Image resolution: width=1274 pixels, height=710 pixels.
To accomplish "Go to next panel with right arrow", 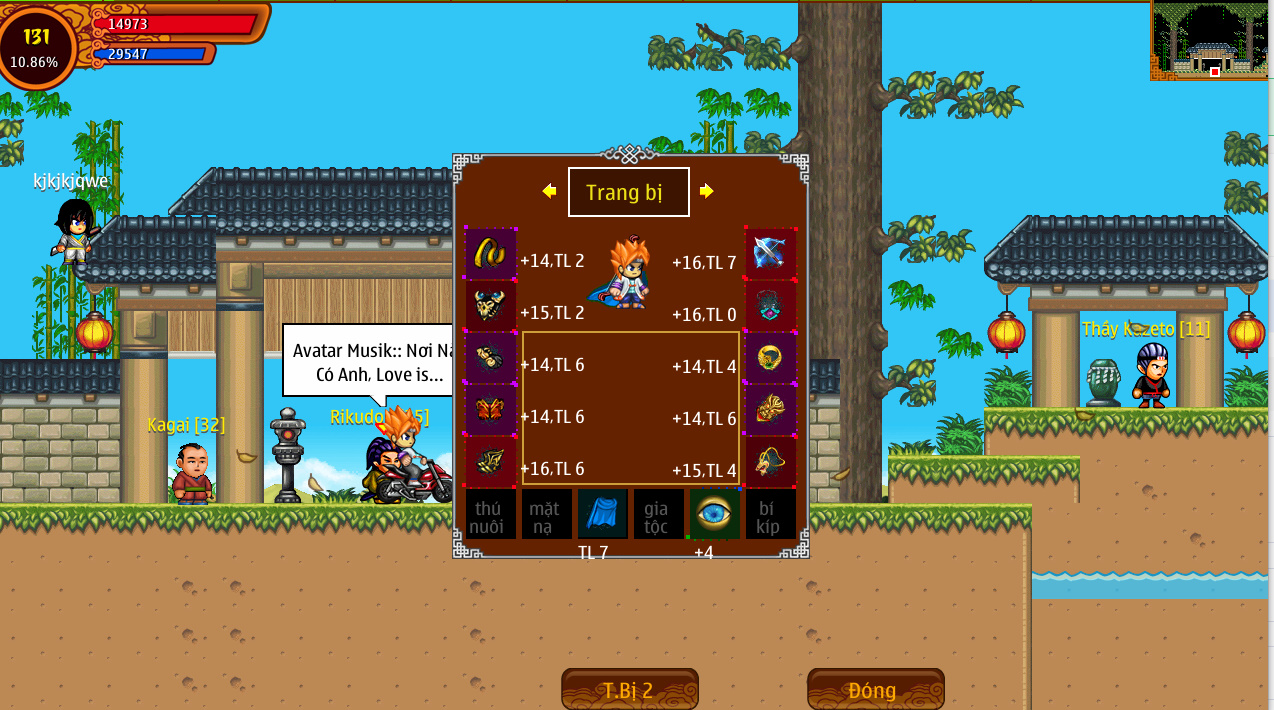I will [707, 191].
